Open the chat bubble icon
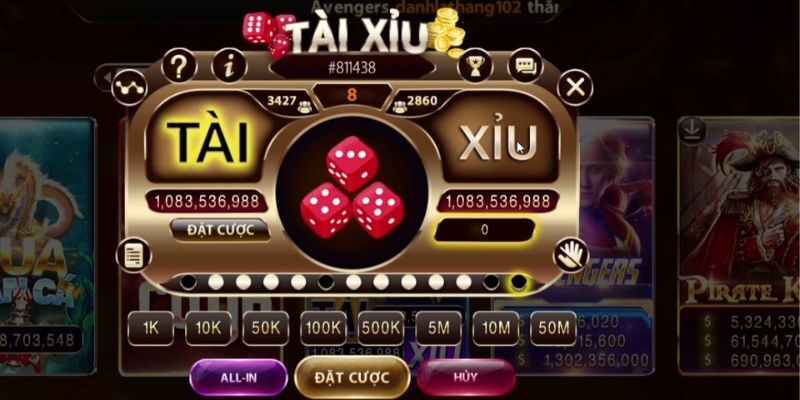800x400 pixels. click(x=524, y=67)
